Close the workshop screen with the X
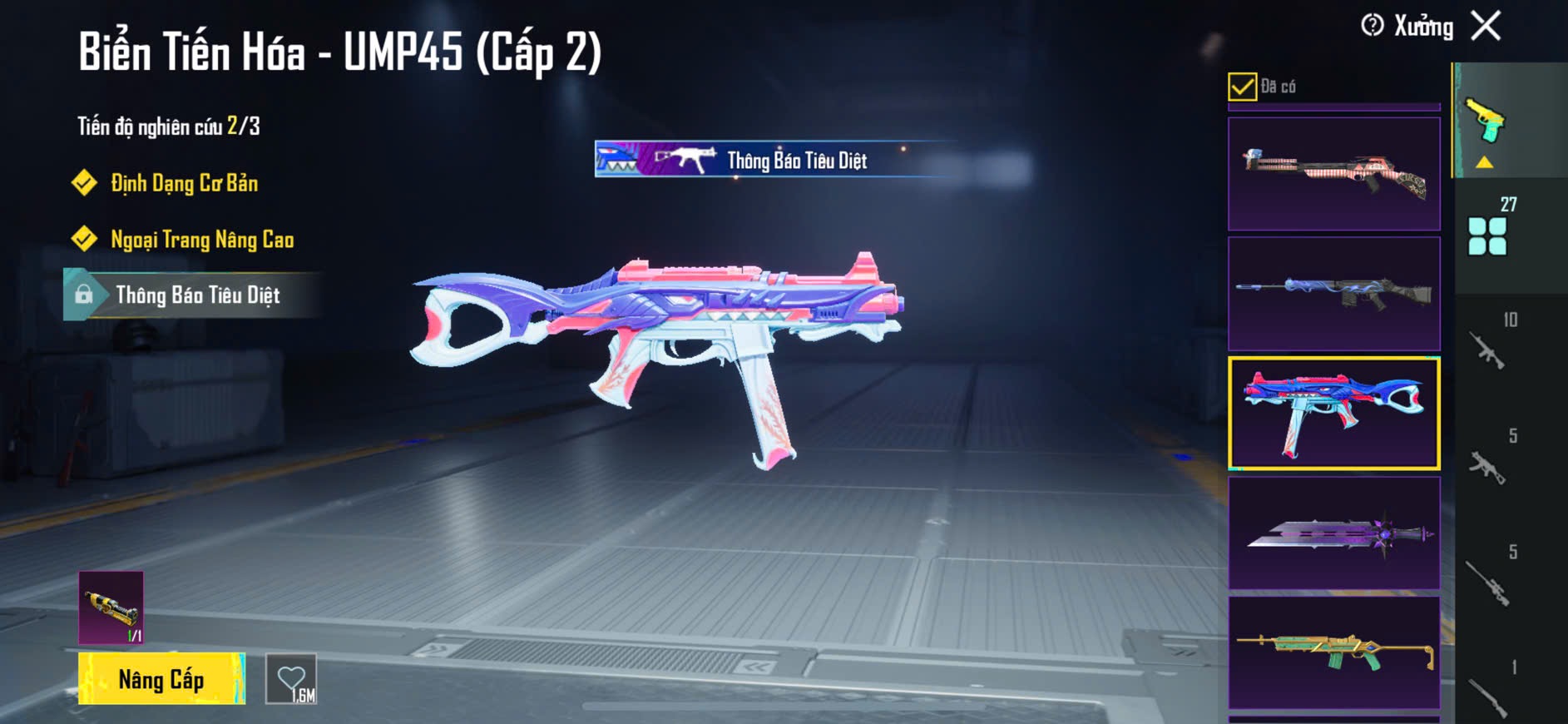Image resolution: width=1568 pixels, height=724 pixels. point(1486,26)
